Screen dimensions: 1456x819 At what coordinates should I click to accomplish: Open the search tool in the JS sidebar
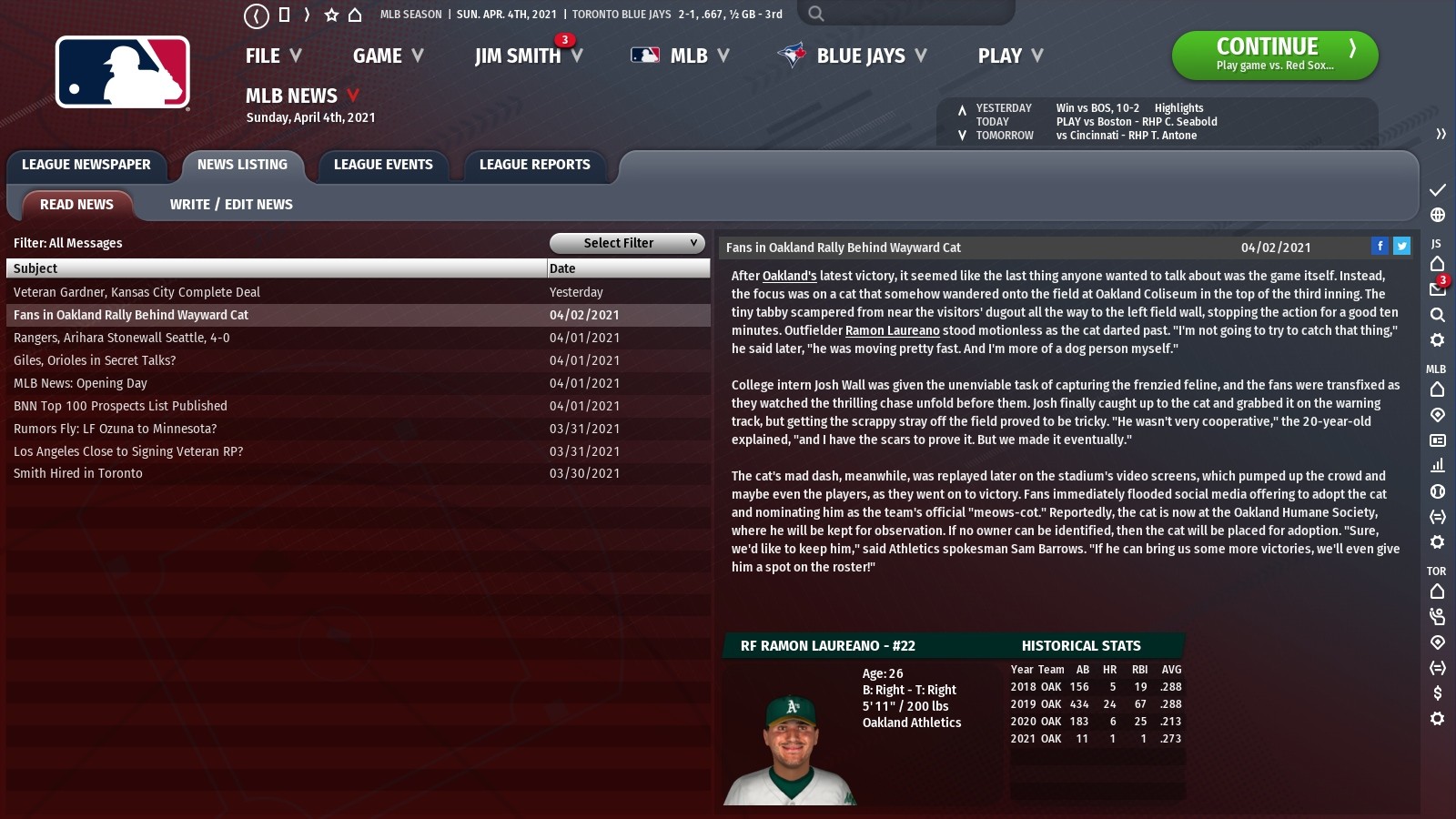(1436, 314)
